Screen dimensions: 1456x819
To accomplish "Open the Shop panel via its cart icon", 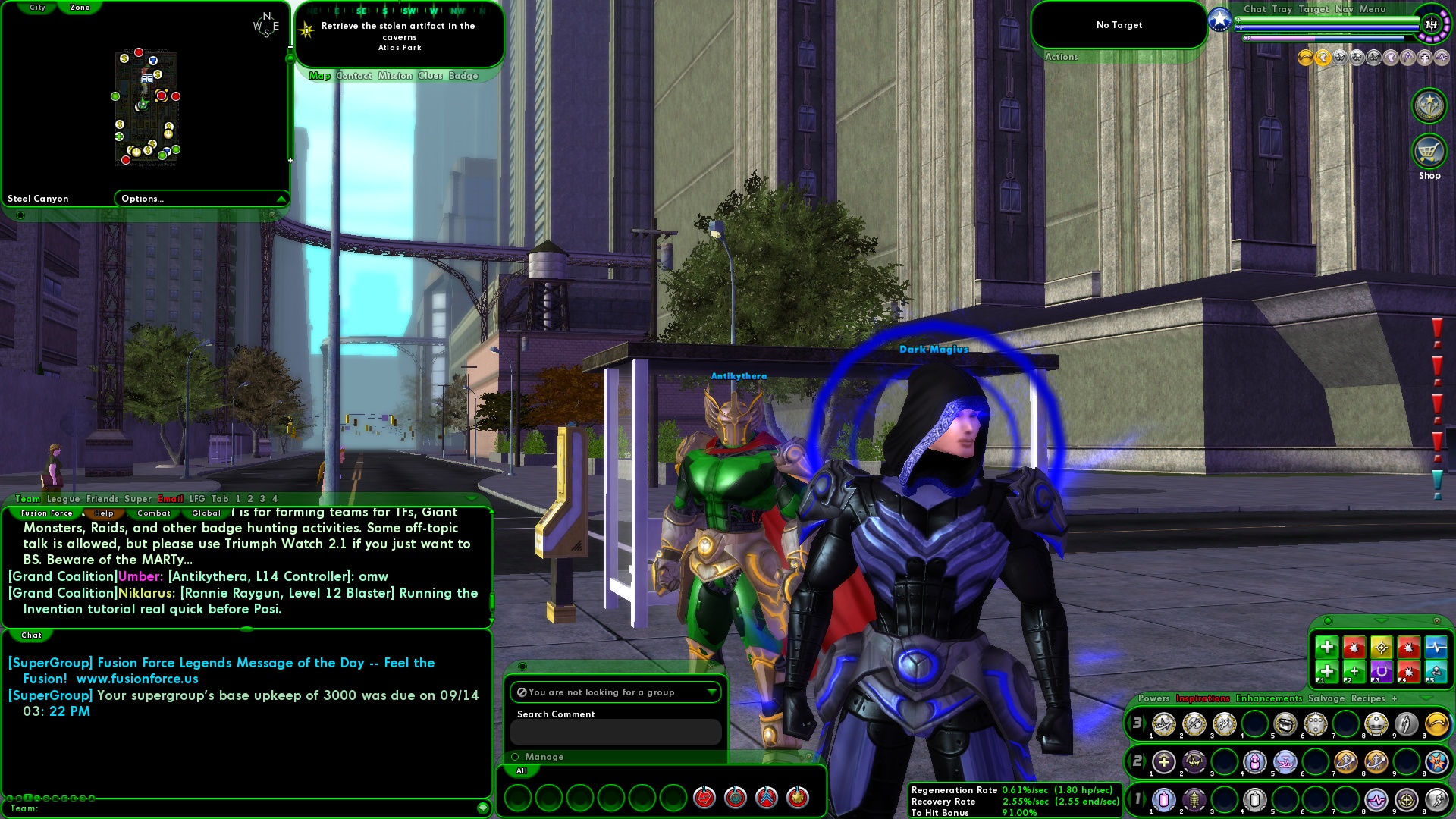I will [x=1429, y=151].
